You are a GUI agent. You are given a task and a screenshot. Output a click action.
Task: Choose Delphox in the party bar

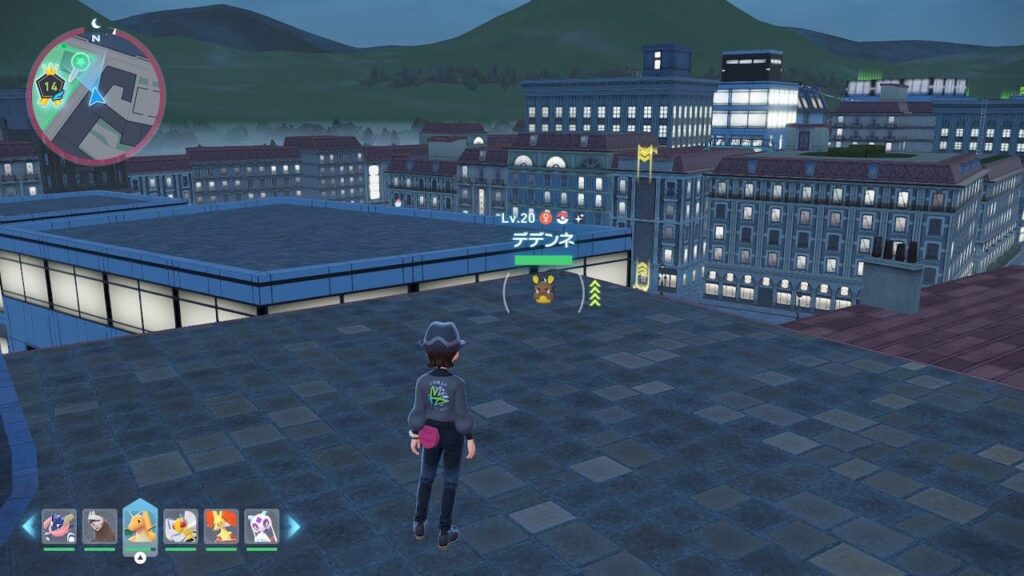point(221,526)
